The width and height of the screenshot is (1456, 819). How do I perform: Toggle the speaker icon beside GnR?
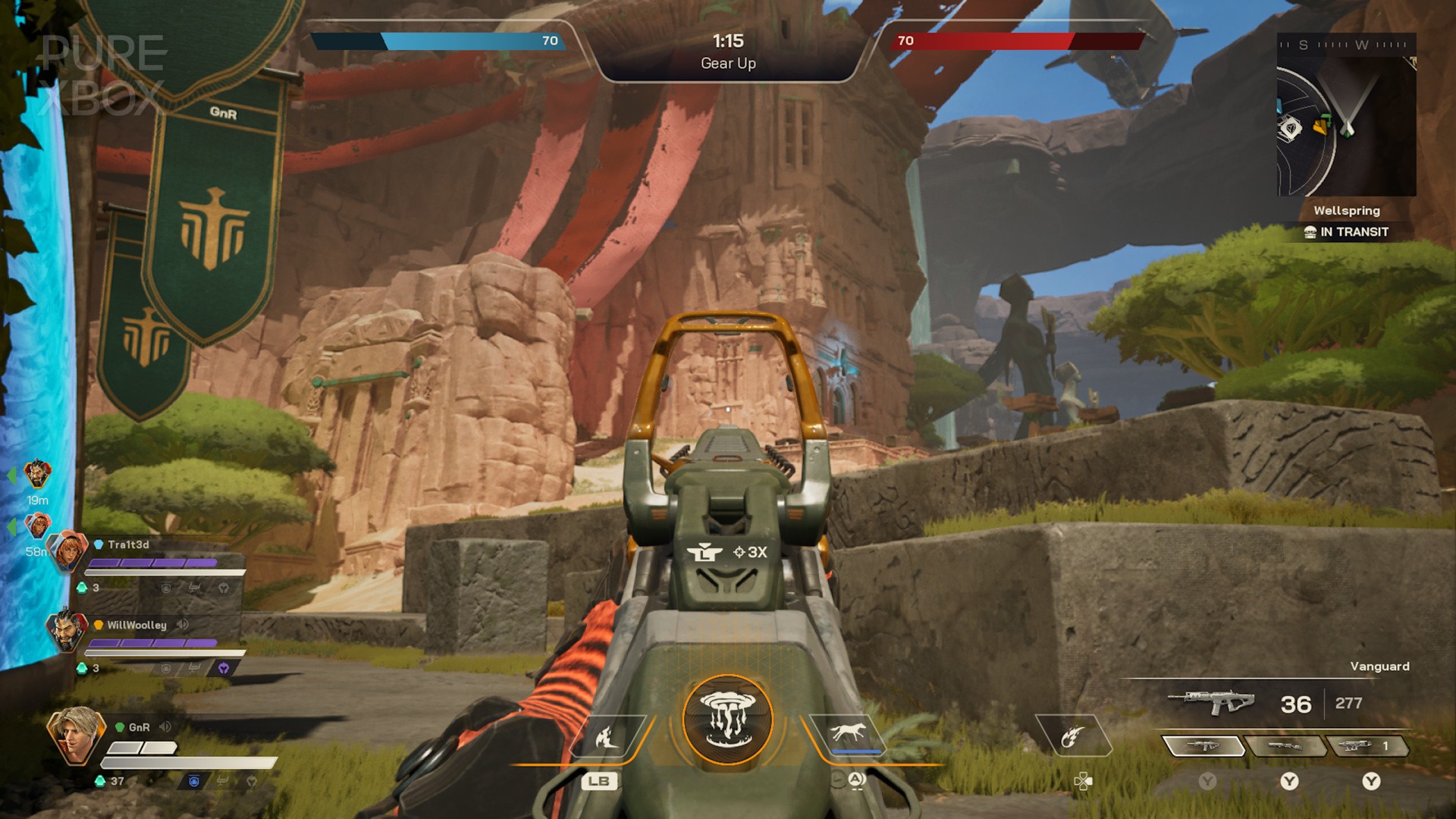[165, 726]
